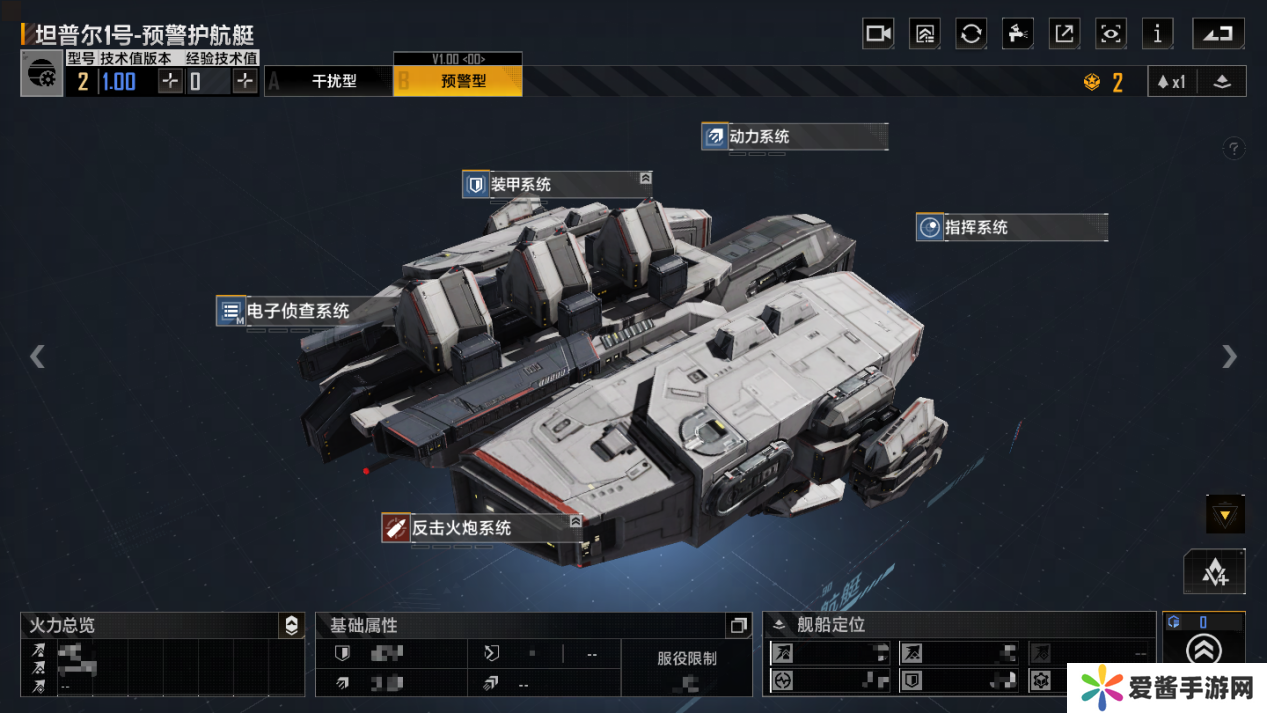Toggle the video camera view icon

pyautogui.click(x=878, y=33)
